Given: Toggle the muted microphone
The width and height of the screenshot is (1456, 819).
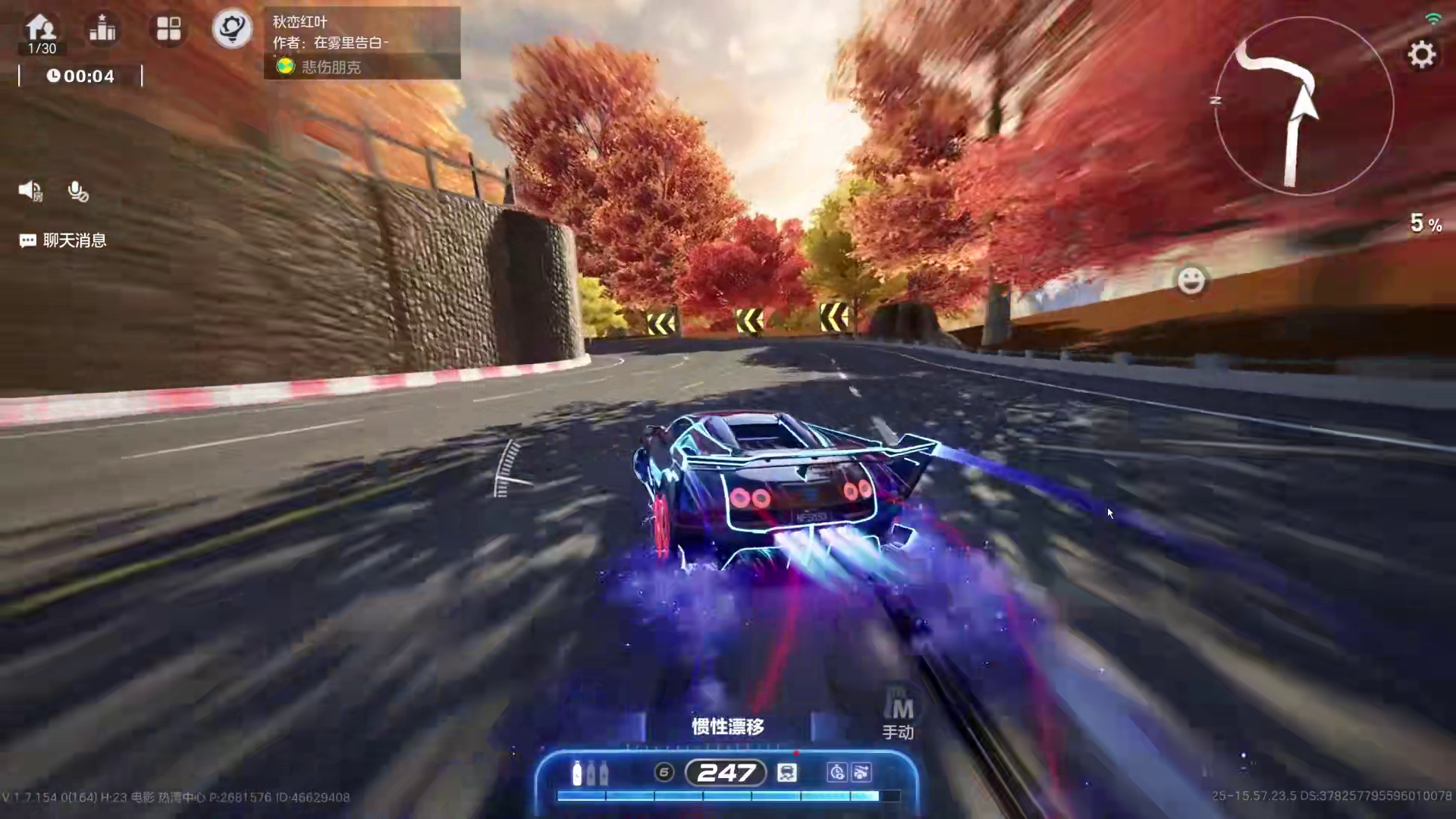Looking at the screenshot, I should 77,191.
